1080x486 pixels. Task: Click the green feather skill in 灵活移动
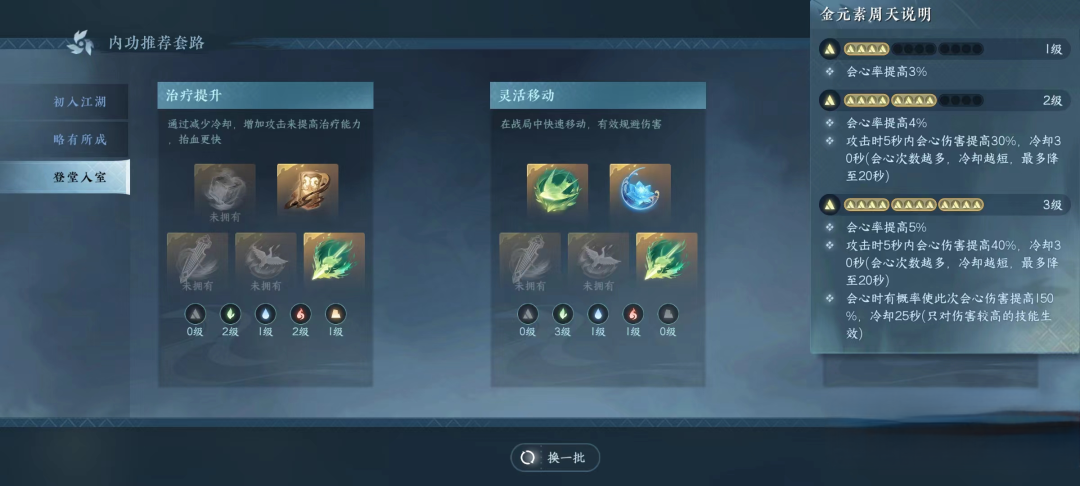(666, 259)
